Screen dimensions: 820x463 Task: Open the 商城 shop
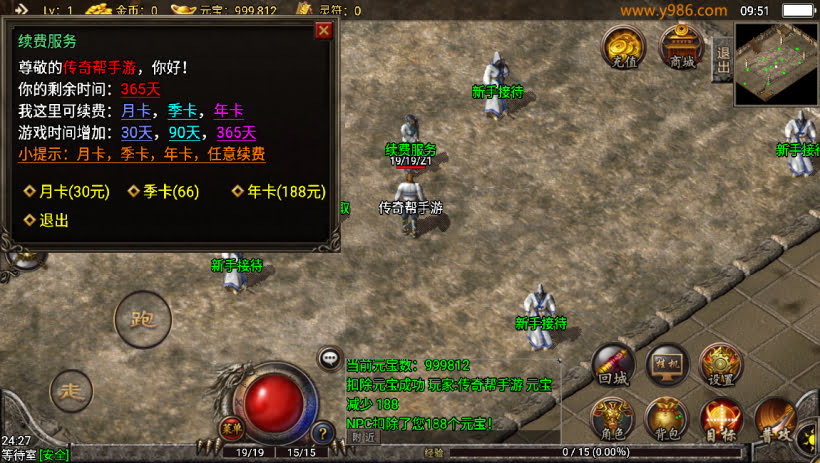click(x=681, y=47)
